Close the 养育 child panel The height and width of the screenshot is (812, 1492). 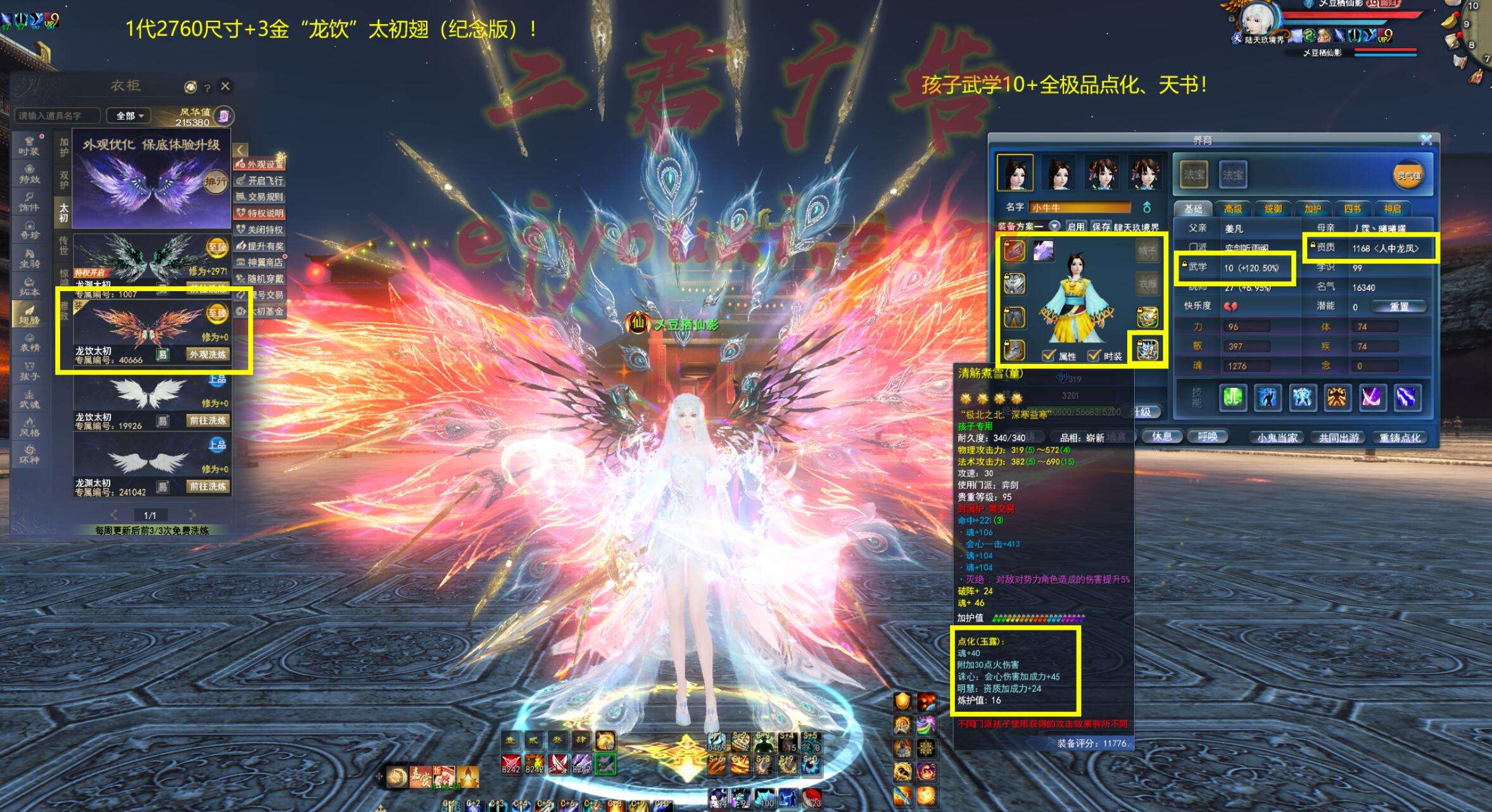coord(1426,139)
